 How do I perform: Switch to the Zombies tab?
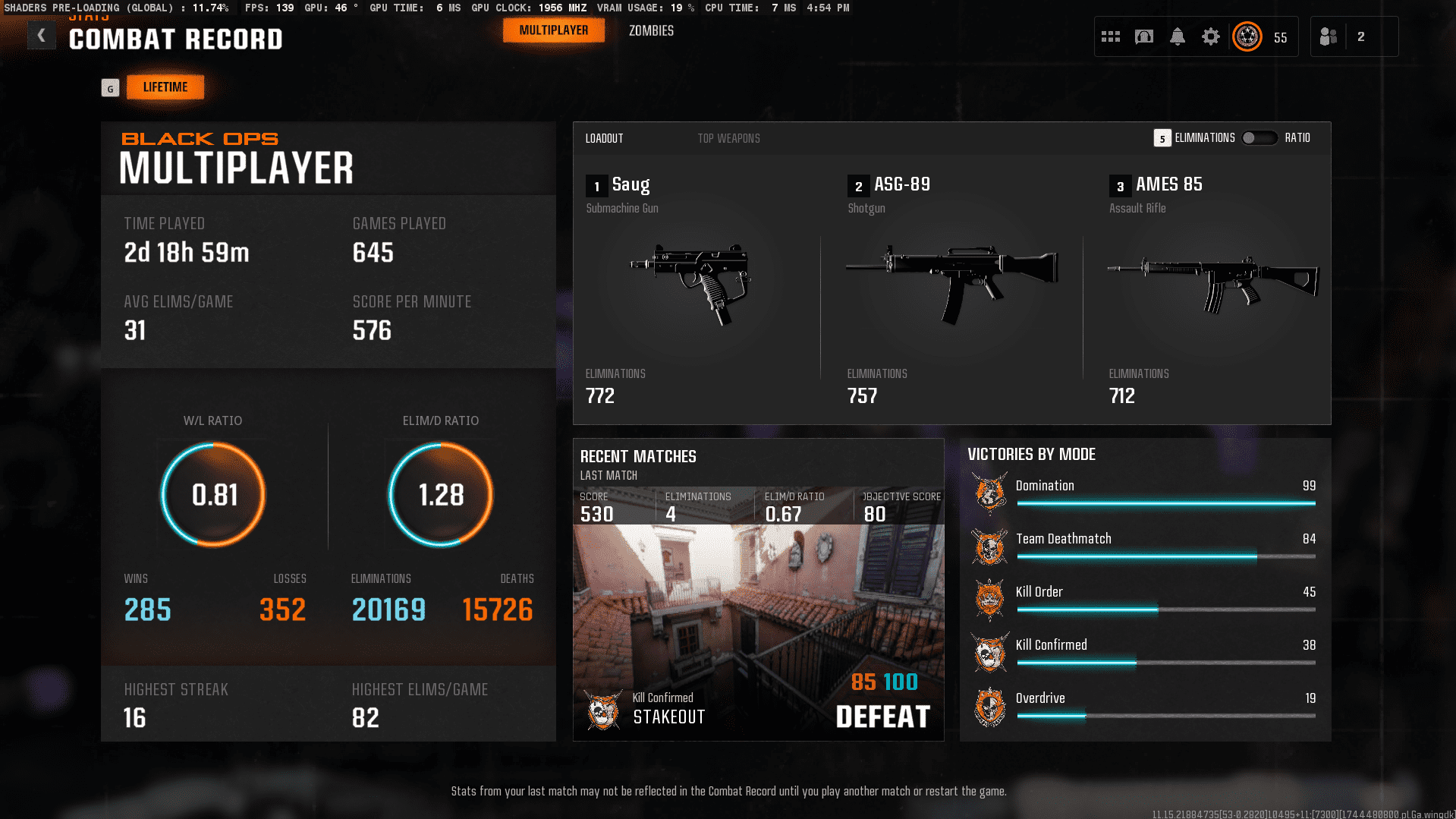tap(651, 31)
